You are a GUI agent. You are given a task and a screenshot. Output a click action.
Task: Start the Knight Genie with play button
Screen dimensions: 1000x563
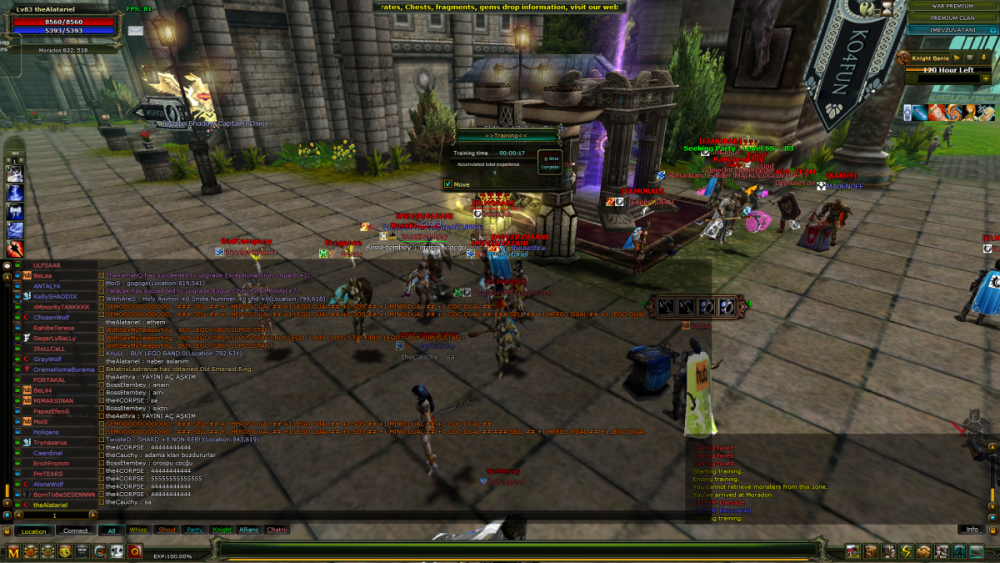[x=955, y=59]
